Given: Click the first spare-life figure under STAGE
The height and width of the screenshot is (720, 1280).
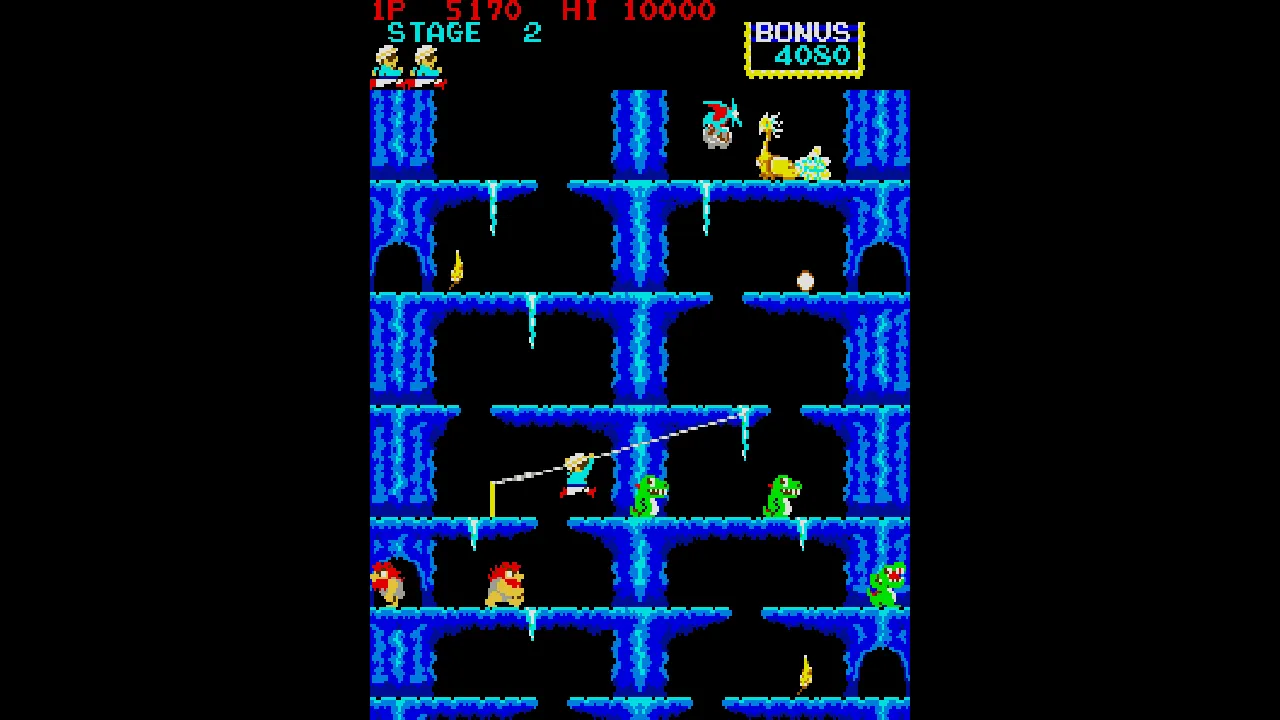Looking at the screenshot, I should coord(385,65).
